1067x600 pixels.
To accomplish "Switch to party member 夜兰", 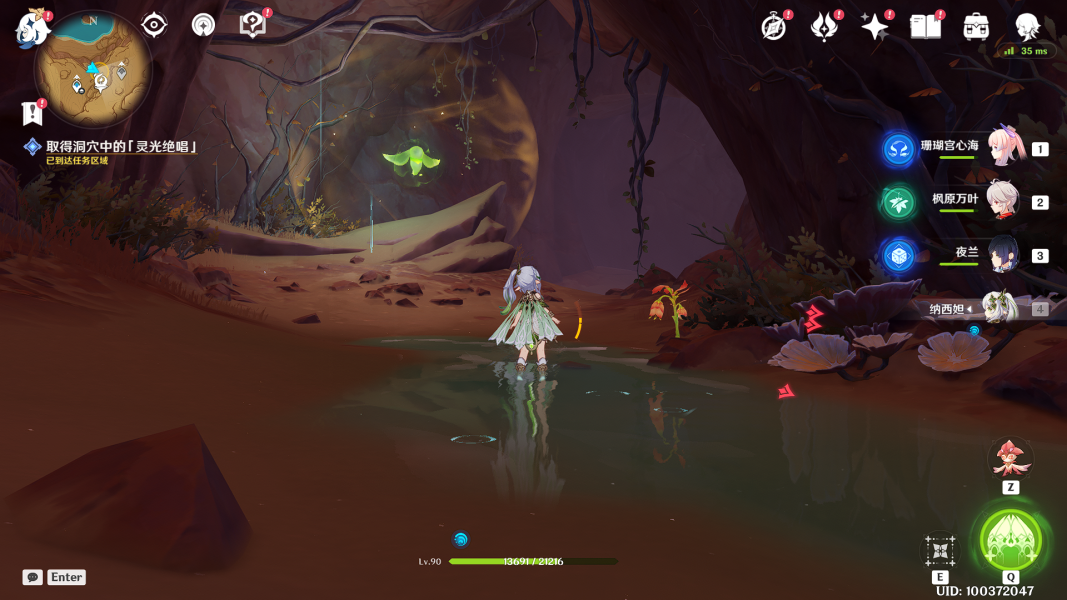I will (x=1002, y=255).
